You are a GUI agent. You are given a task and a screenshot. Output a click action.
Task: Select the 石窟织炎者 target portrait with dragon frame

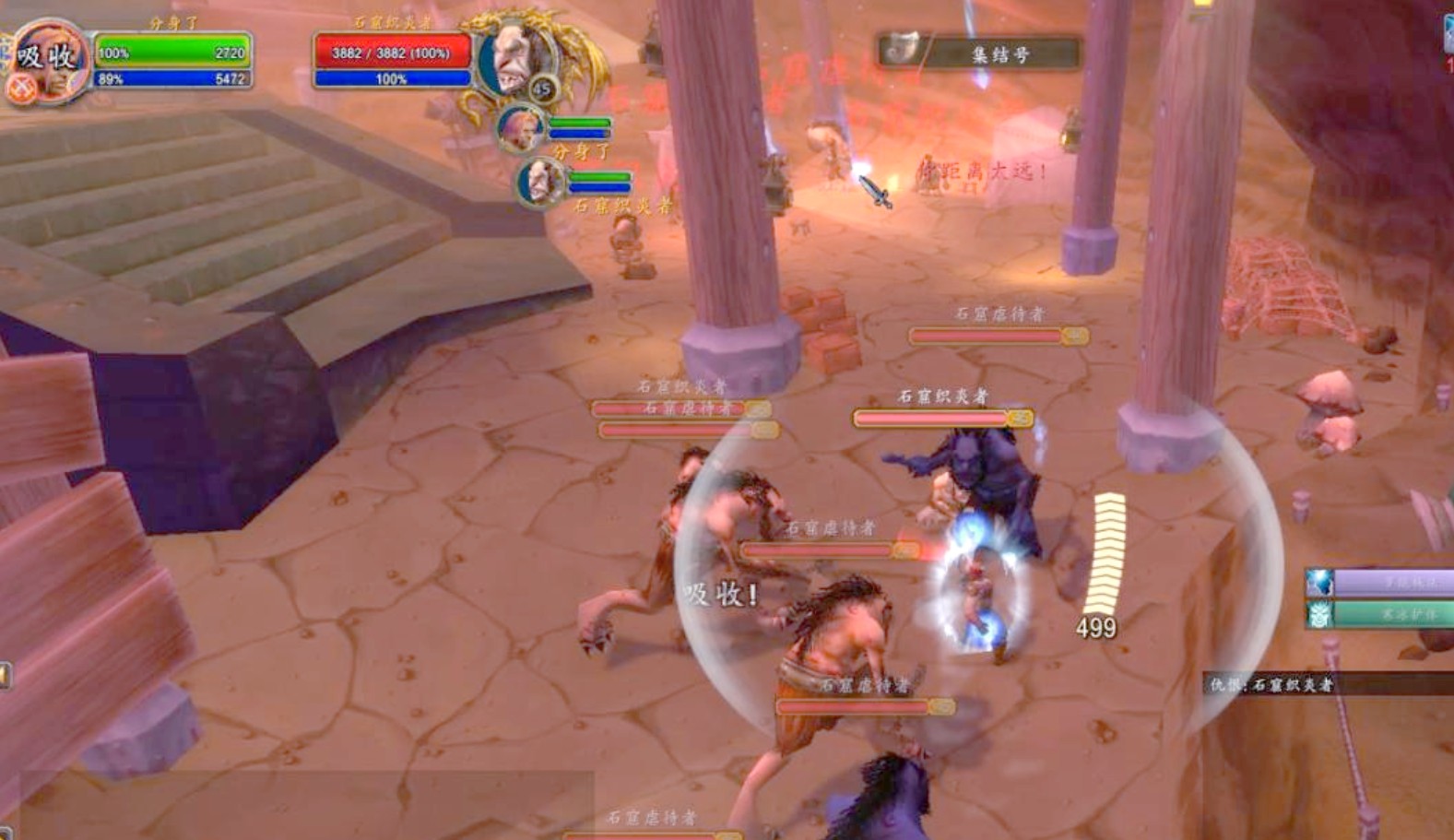click(514, 59)
